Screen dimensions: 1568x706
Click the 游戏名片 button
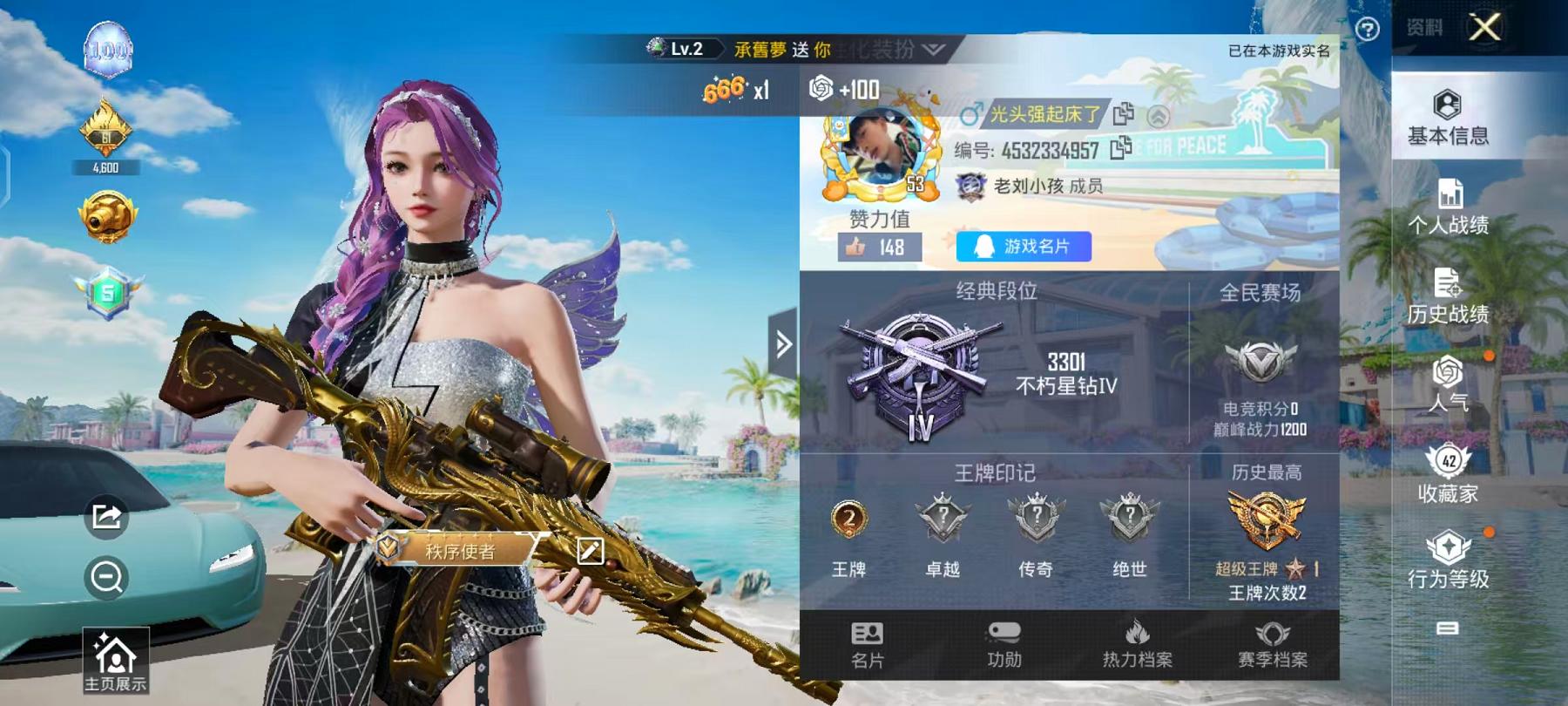1022,248
